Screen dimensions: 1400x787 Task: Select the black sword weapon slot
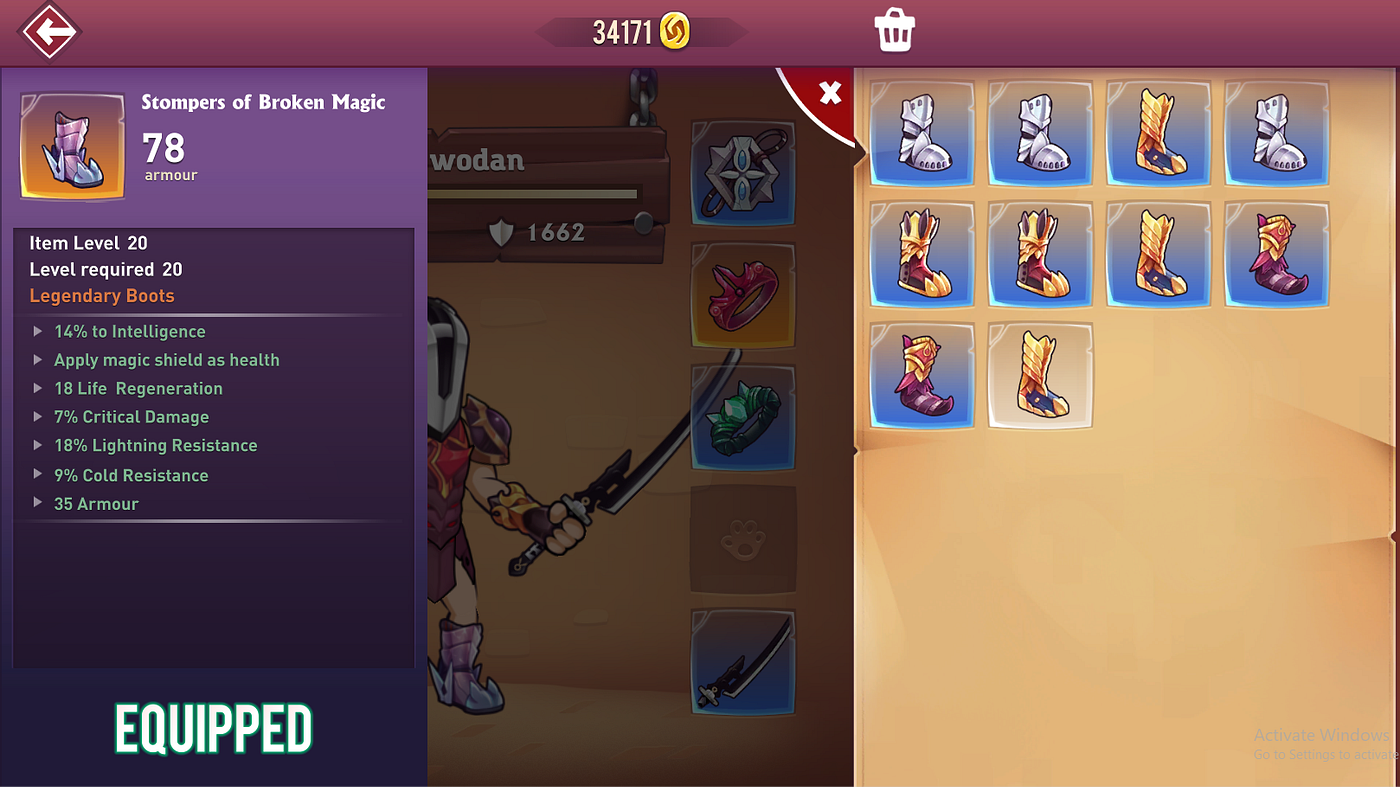(x=743, y=662)
